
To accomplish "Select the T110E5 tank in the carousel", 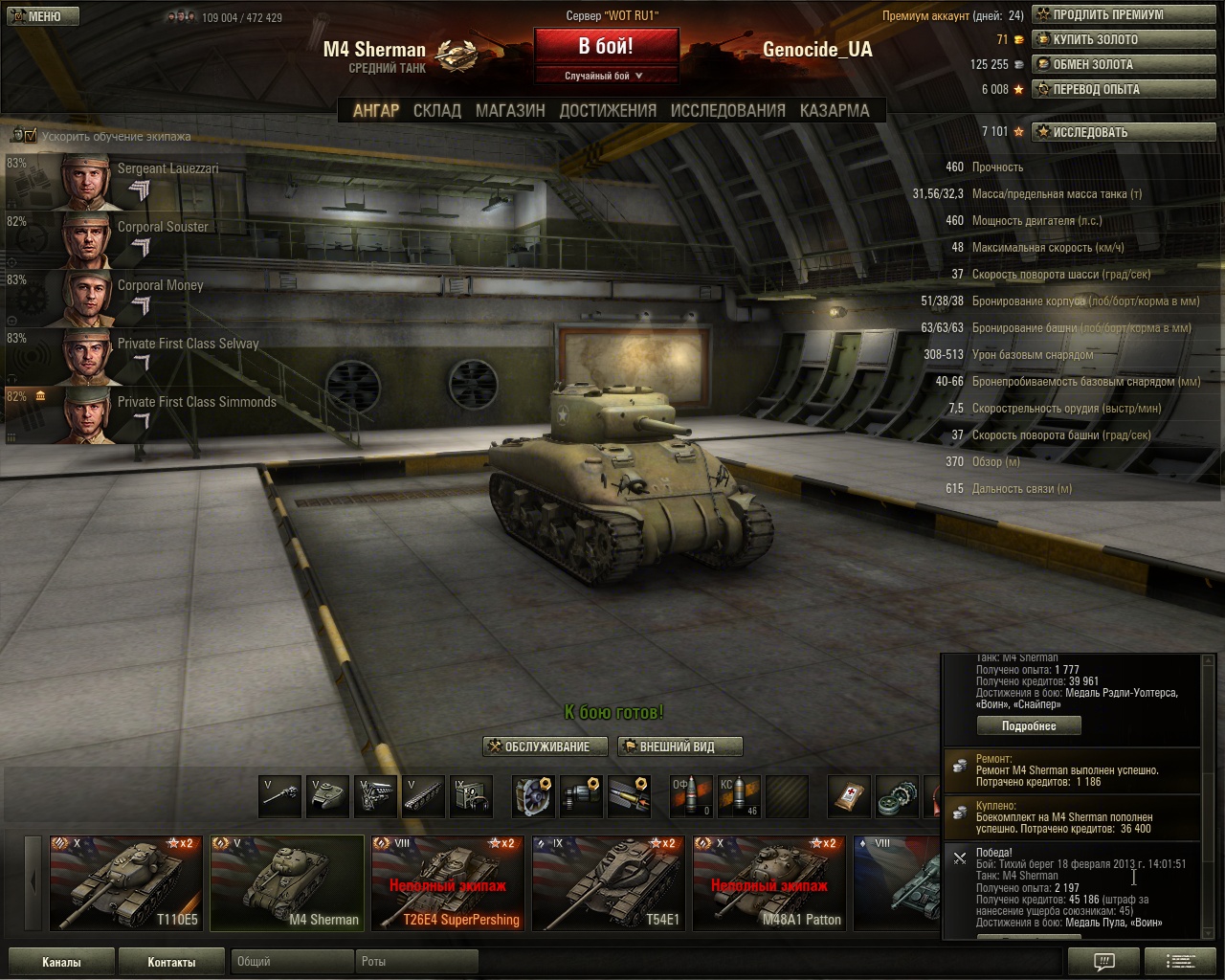I will (126, 883).
